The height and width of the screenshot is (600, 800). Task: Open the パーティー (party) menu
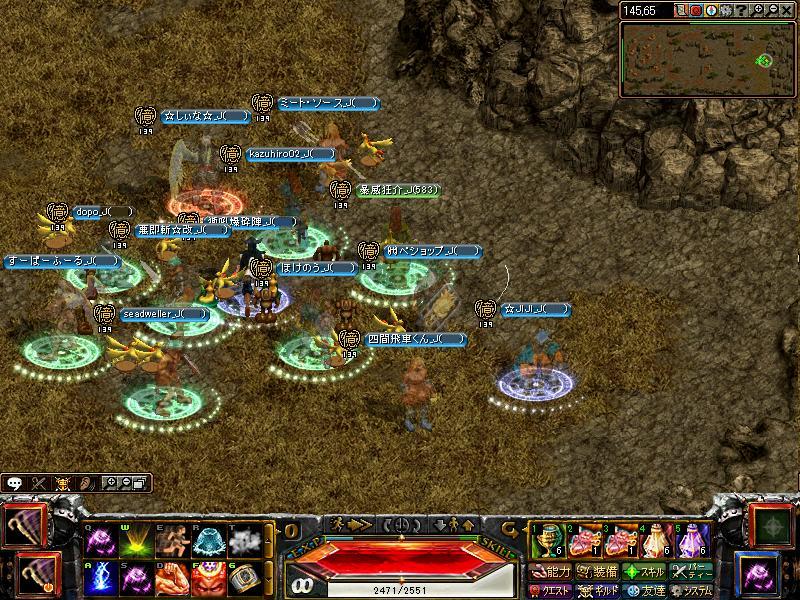pos(692,573)
